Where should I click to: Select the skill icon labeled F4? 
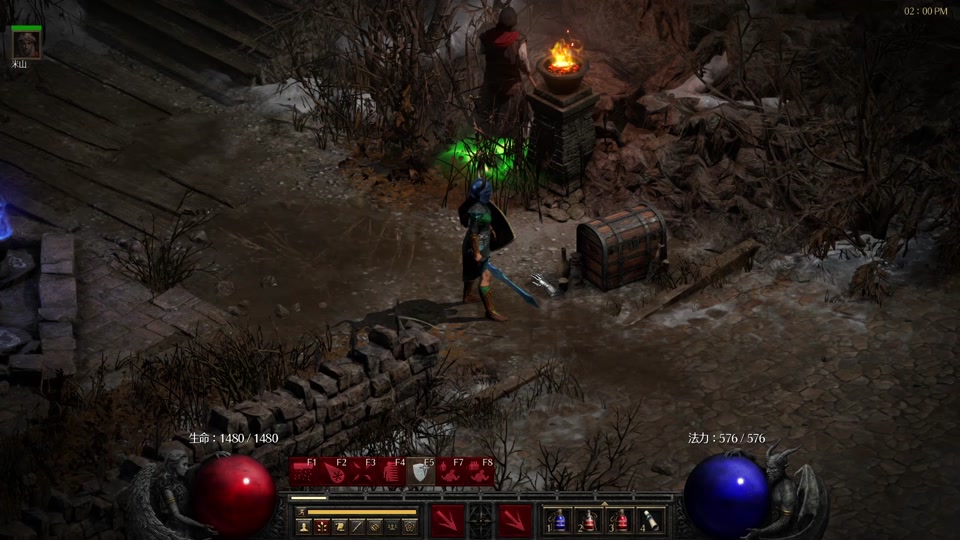392,471
